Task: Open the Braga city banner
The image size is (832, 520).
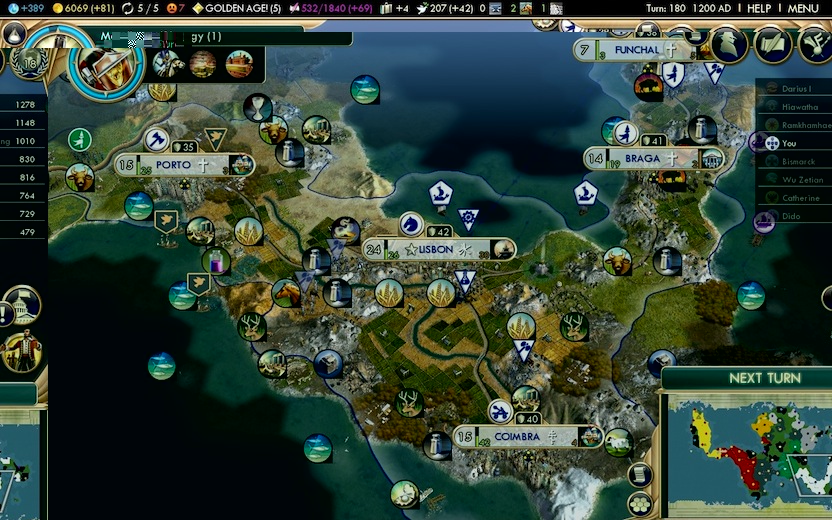Action: [642, 158]
